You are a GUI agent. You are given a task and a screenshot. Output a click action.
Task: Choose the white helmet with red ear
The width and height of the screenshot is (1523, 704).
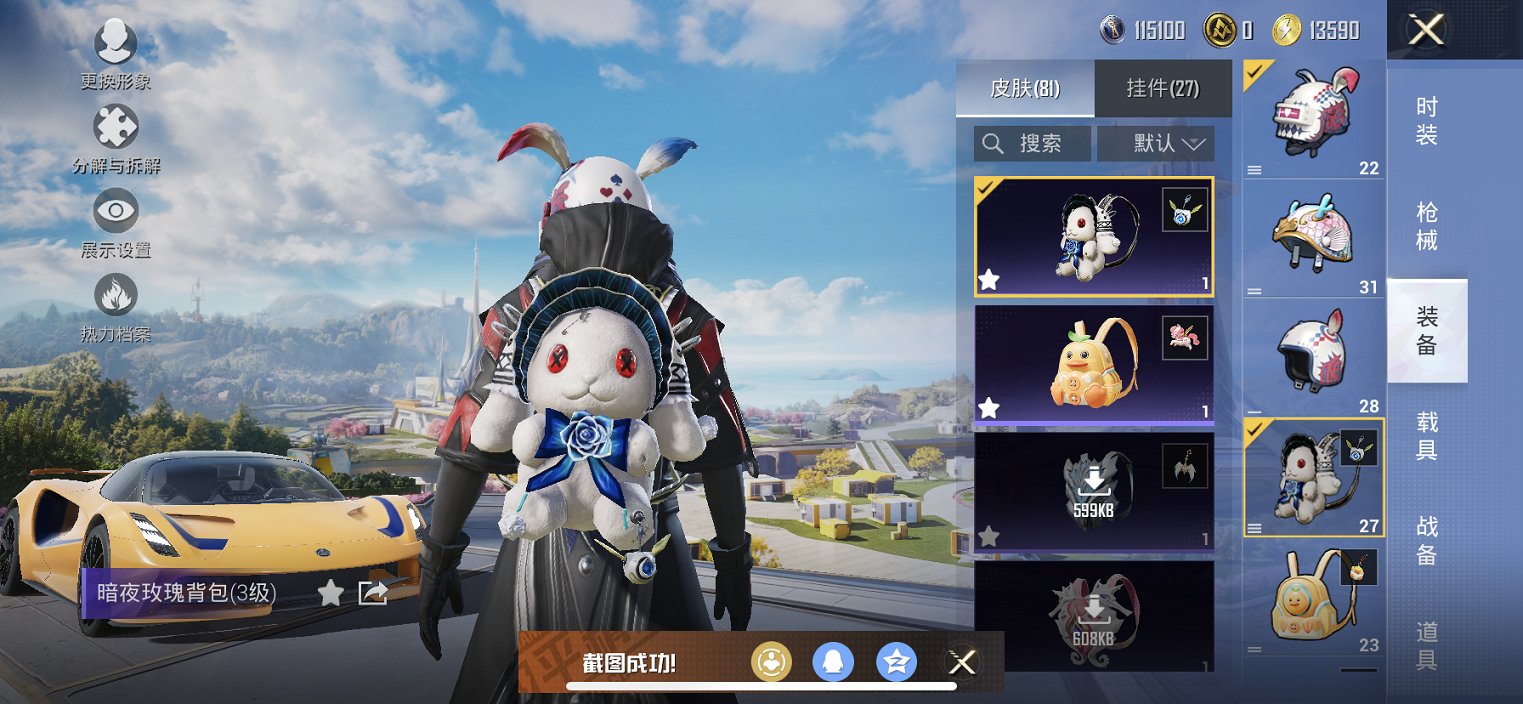click(x=1313, y=356)
